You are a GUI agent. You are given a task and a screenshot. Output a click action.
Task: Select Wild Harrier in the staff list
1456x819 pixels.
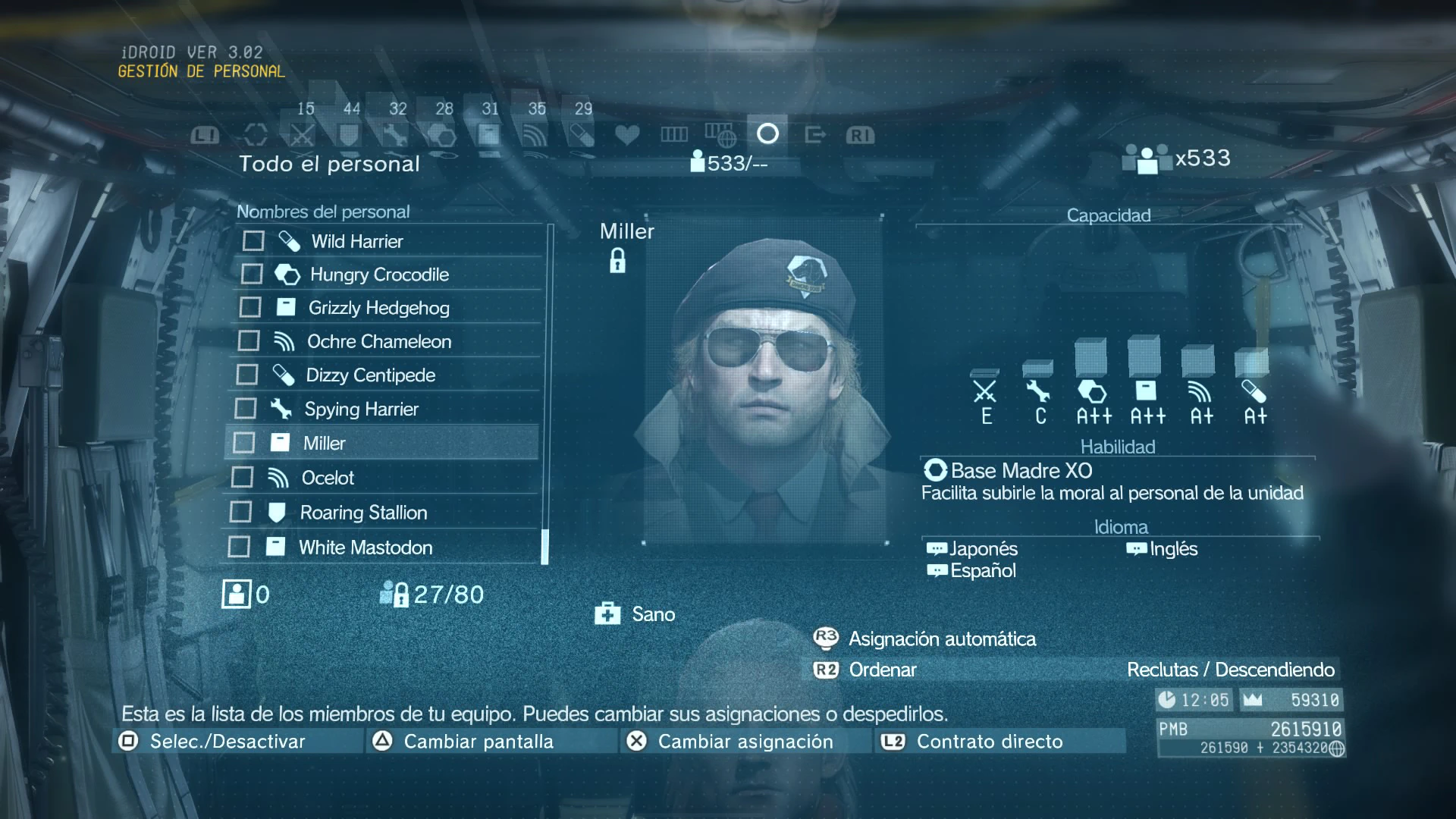point(357,241)
